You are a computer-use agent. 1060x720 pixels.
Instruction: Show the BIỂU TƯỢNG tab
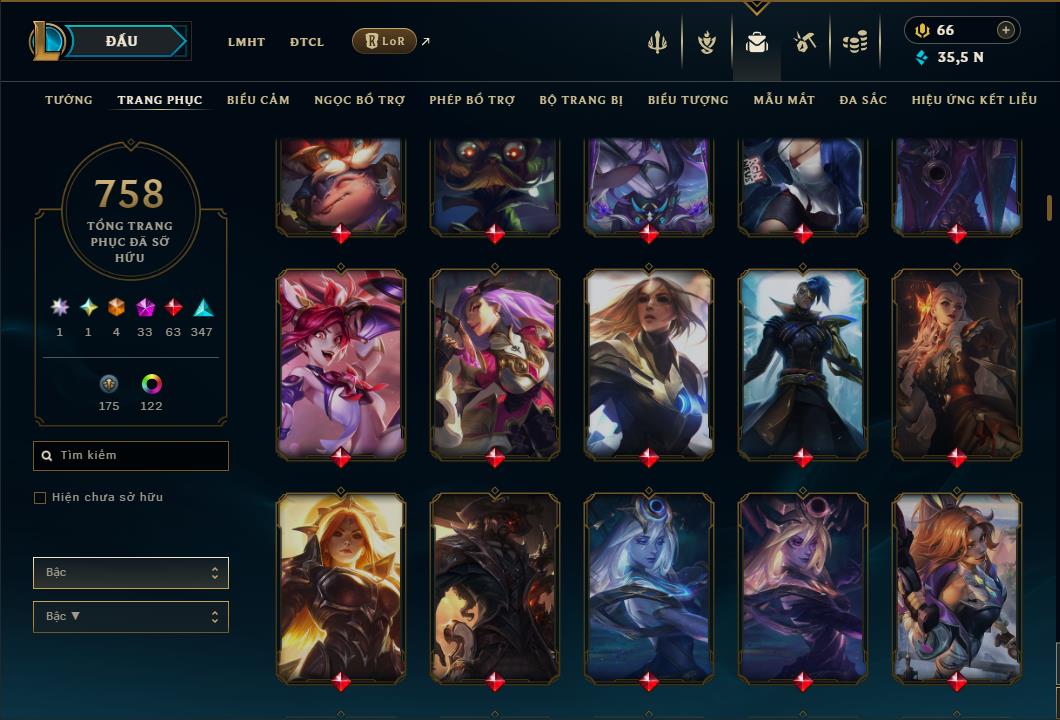click(688, 100)
